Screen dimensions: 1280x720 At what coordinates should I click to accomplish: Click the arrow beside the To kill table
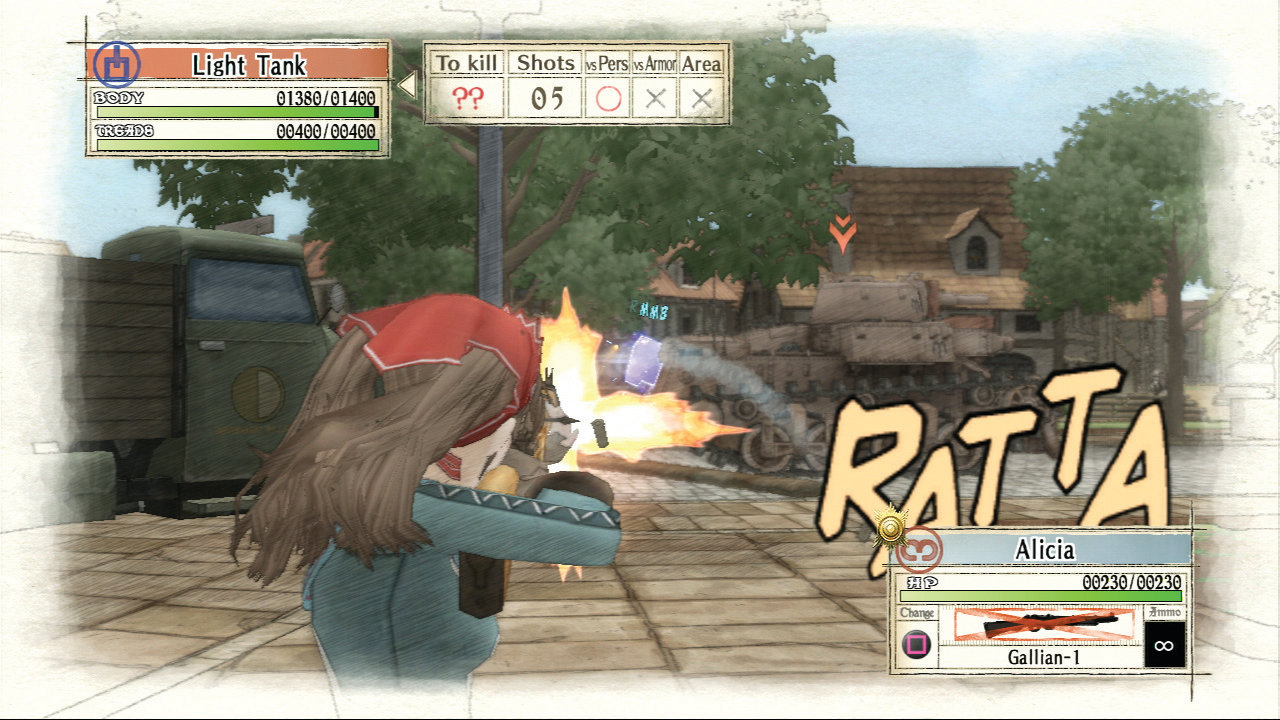click(x=407, y=85)
